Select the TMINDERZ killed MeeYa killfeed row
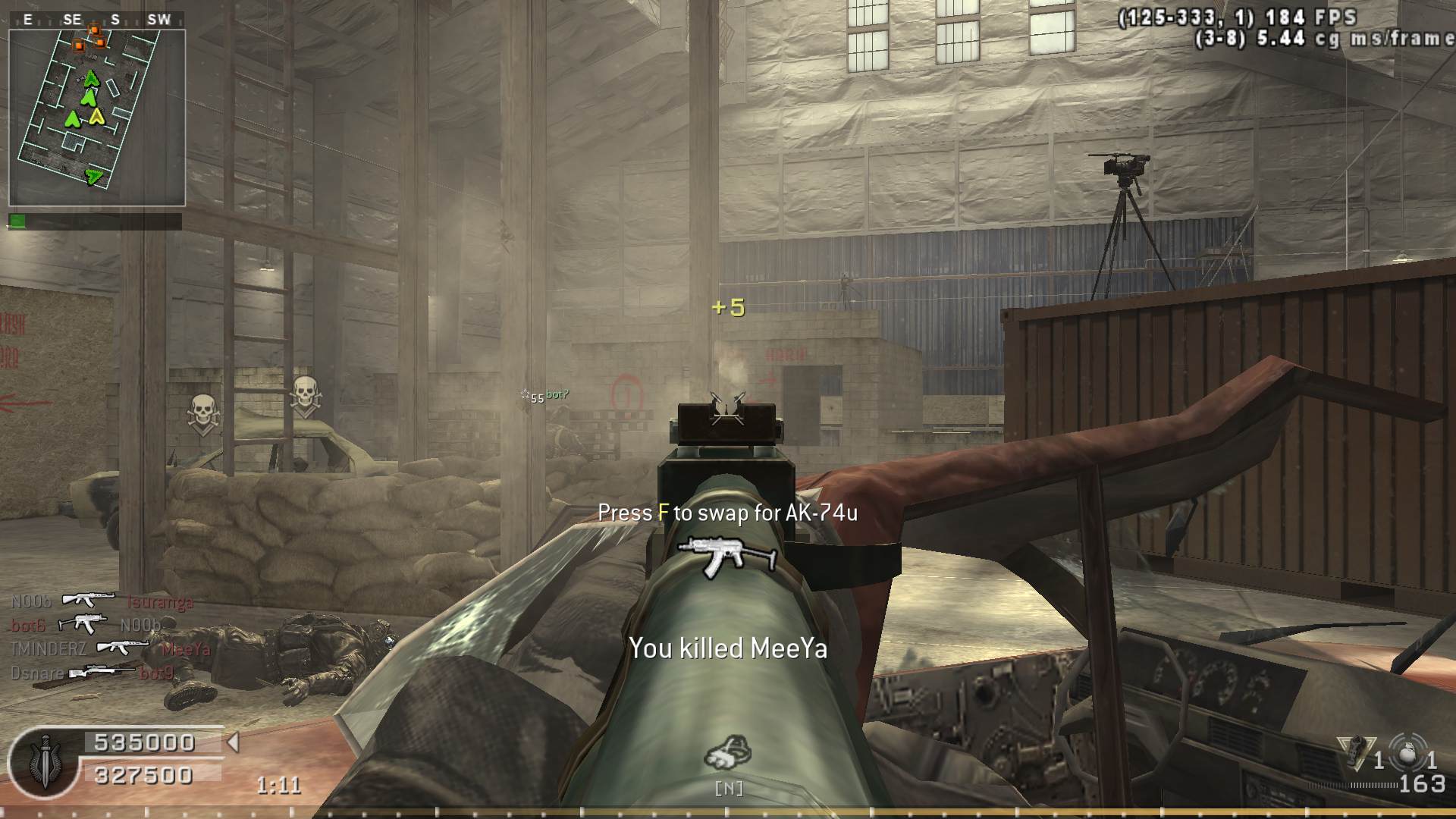Image resolution: width=1456 pixels, height=819 pixels. click(x=111, y=648)
